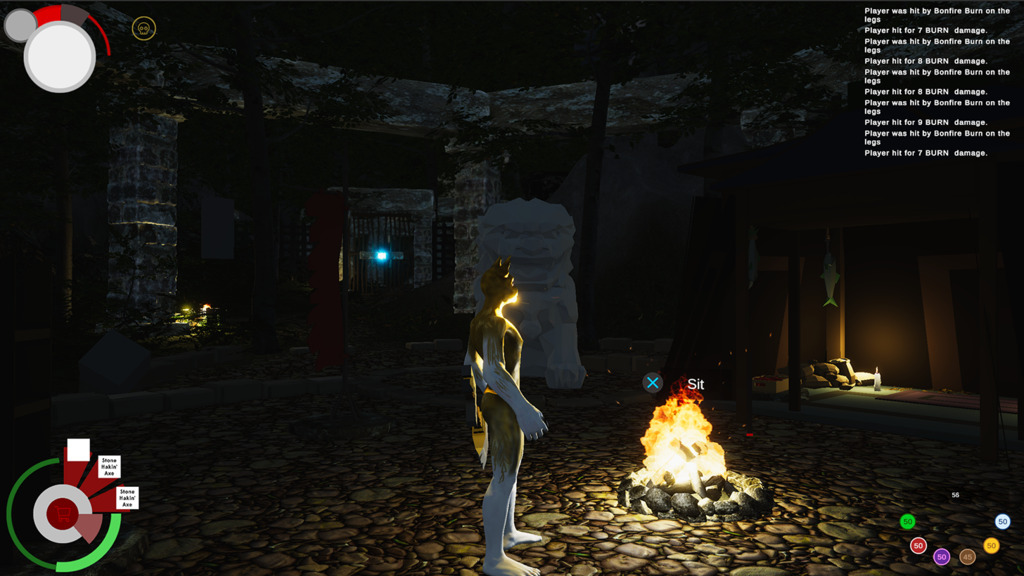
Task: Click the yellow skull status icon
Action: pos(144,29)
